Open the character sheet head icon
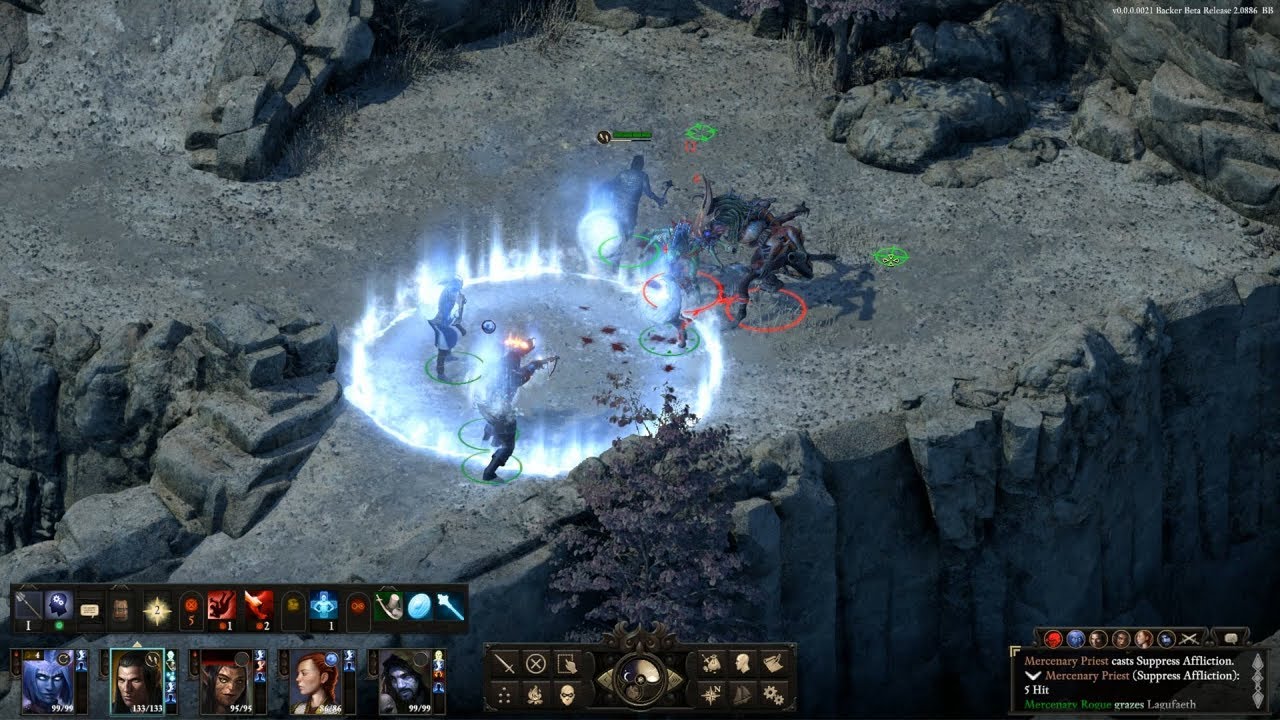Viewport: 1280px width, 720px height. (742, 663)
